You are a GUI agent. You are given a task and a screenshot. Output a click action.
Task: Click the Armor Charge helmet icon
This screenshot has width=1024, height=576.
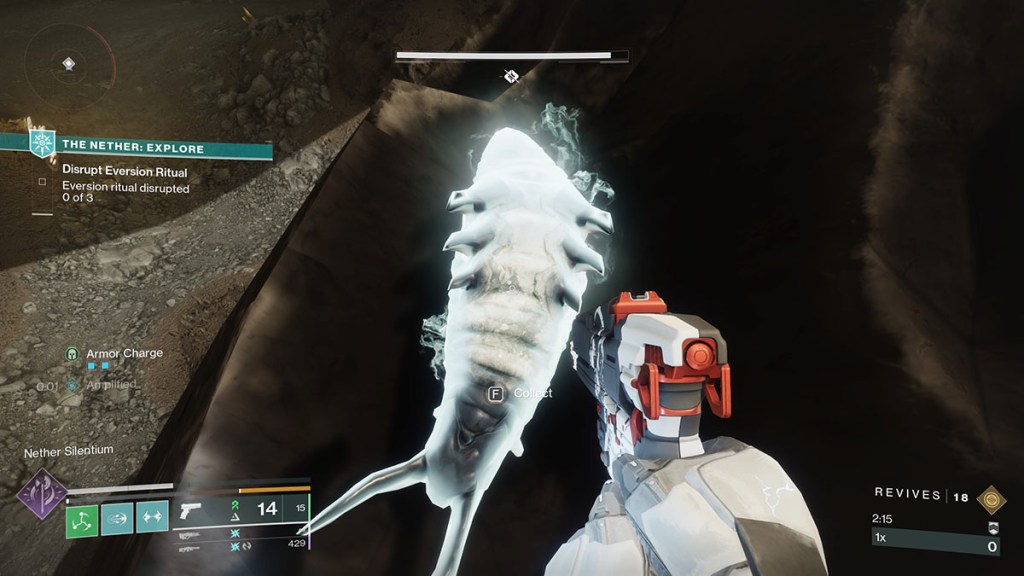point(72,354)
